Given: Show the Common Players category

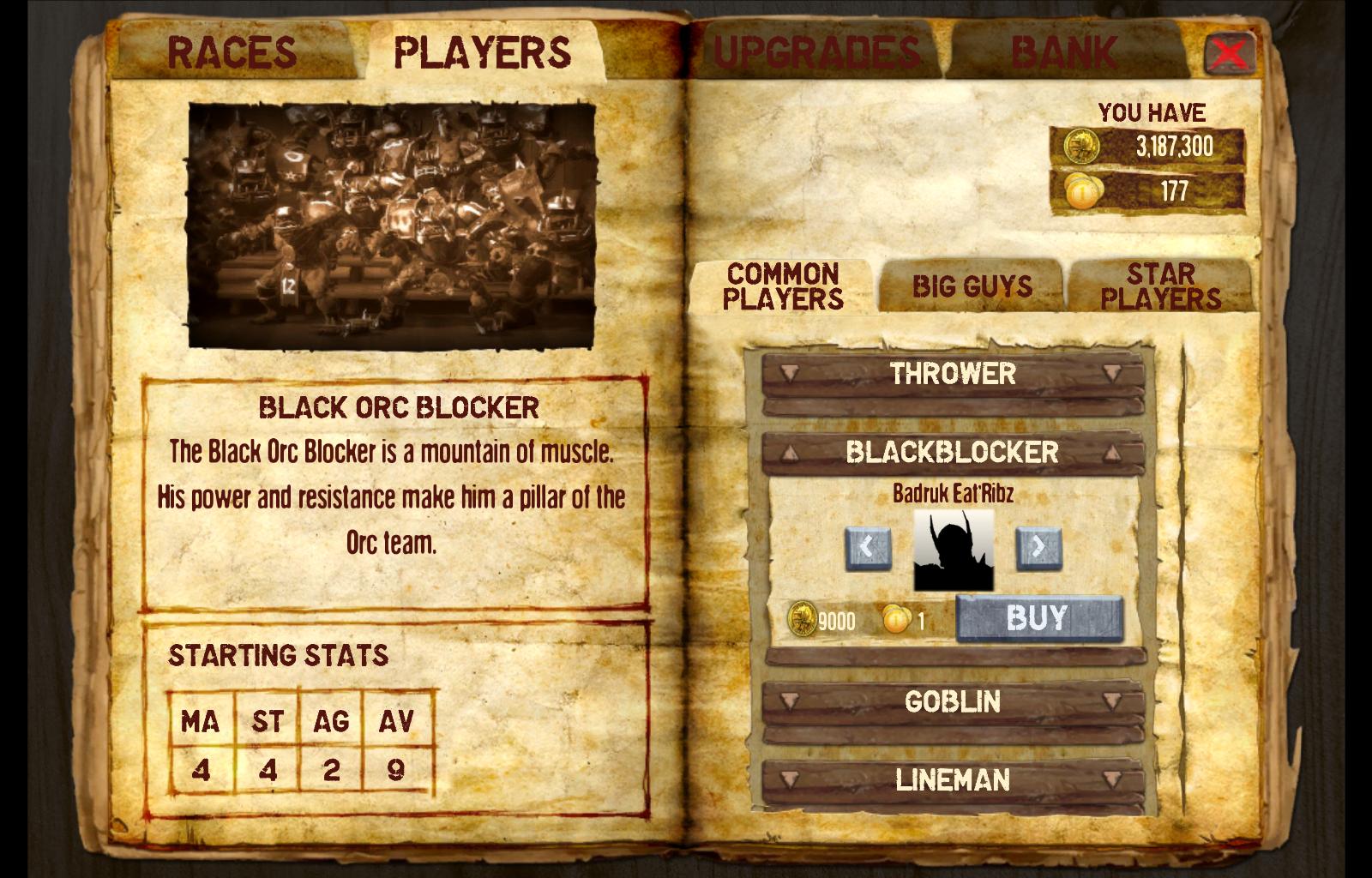Looking at the screenshot, I should 782,286.
